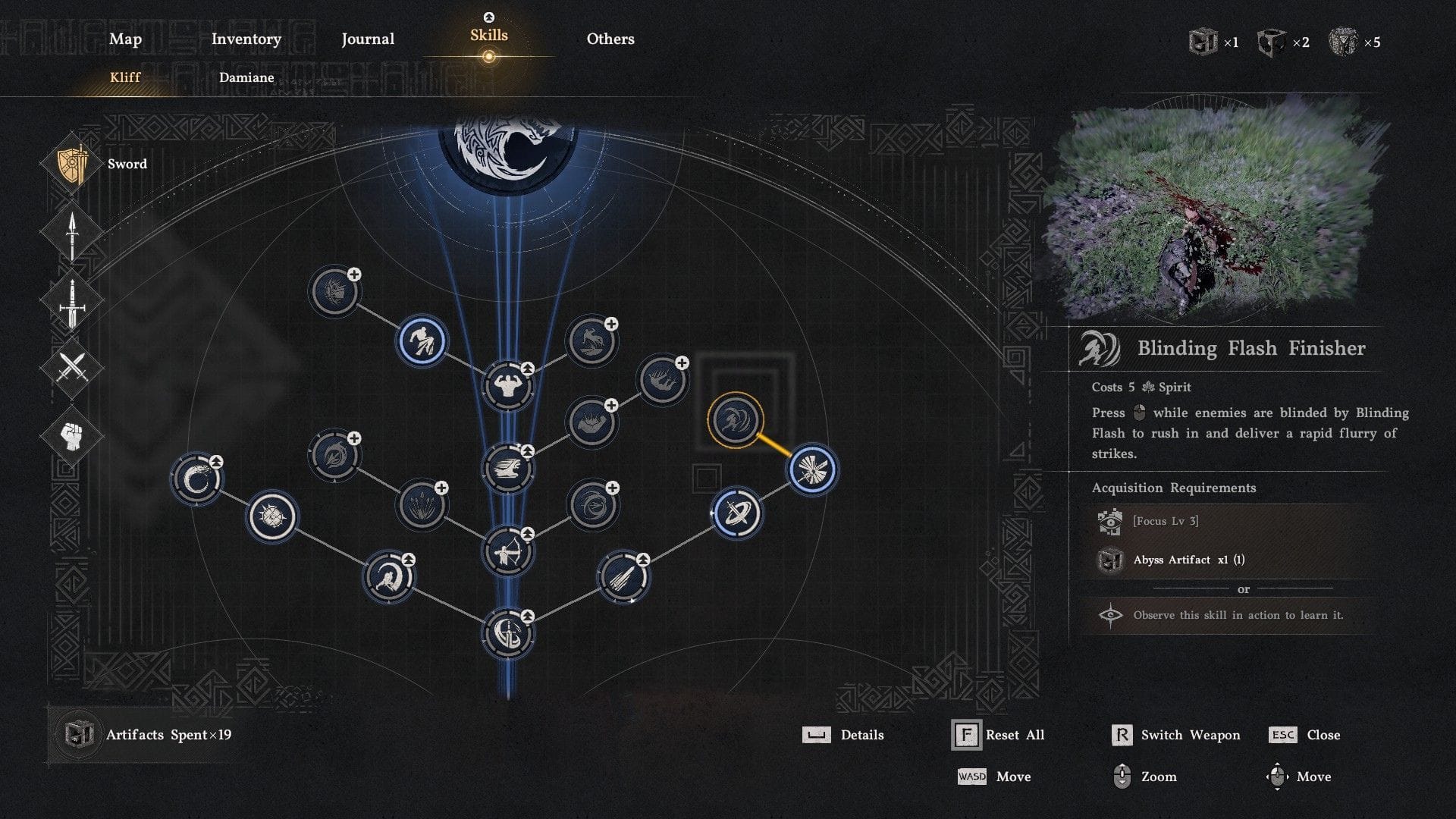1456x819 pixels.
Task: Choose the crossed swords weapon category
Action: (x=73, y=369)
